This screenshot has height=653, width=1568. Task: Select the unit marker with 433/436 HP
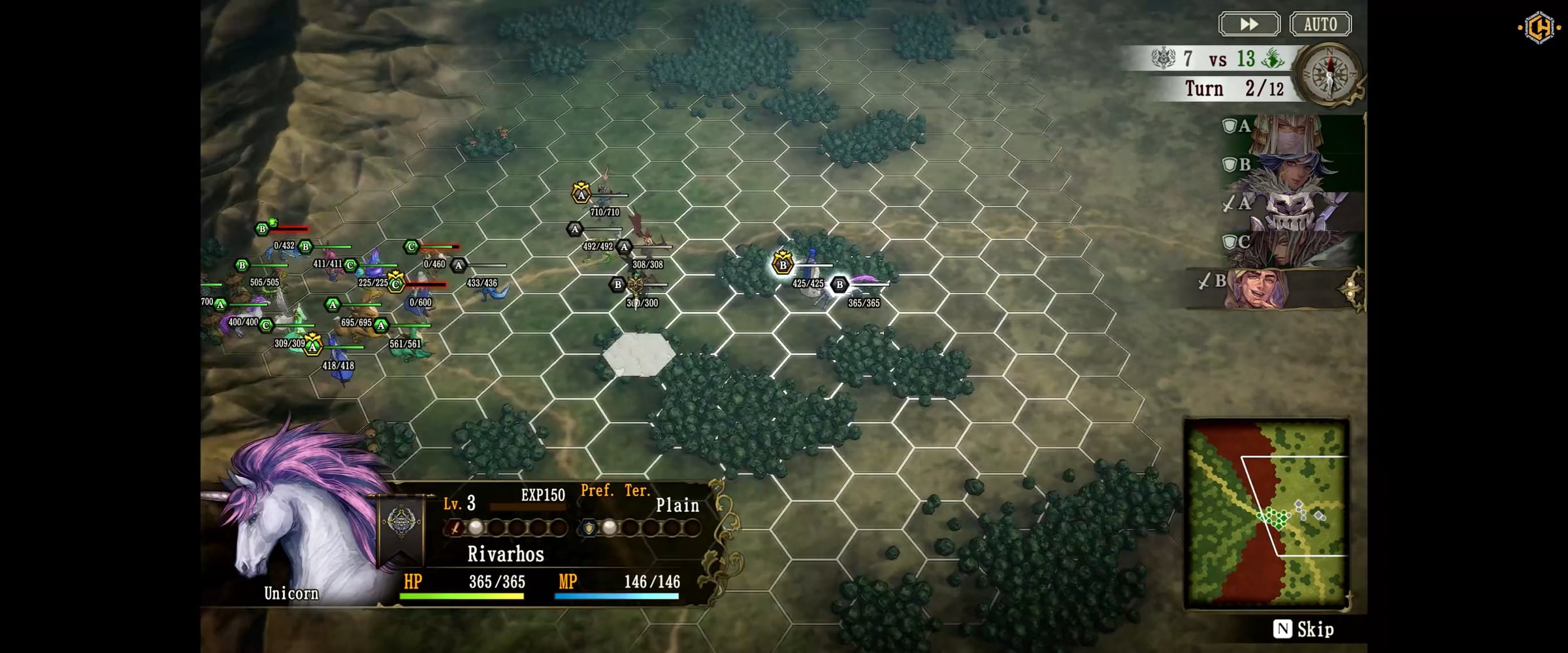pyautogui.click(x=459, y=266)
